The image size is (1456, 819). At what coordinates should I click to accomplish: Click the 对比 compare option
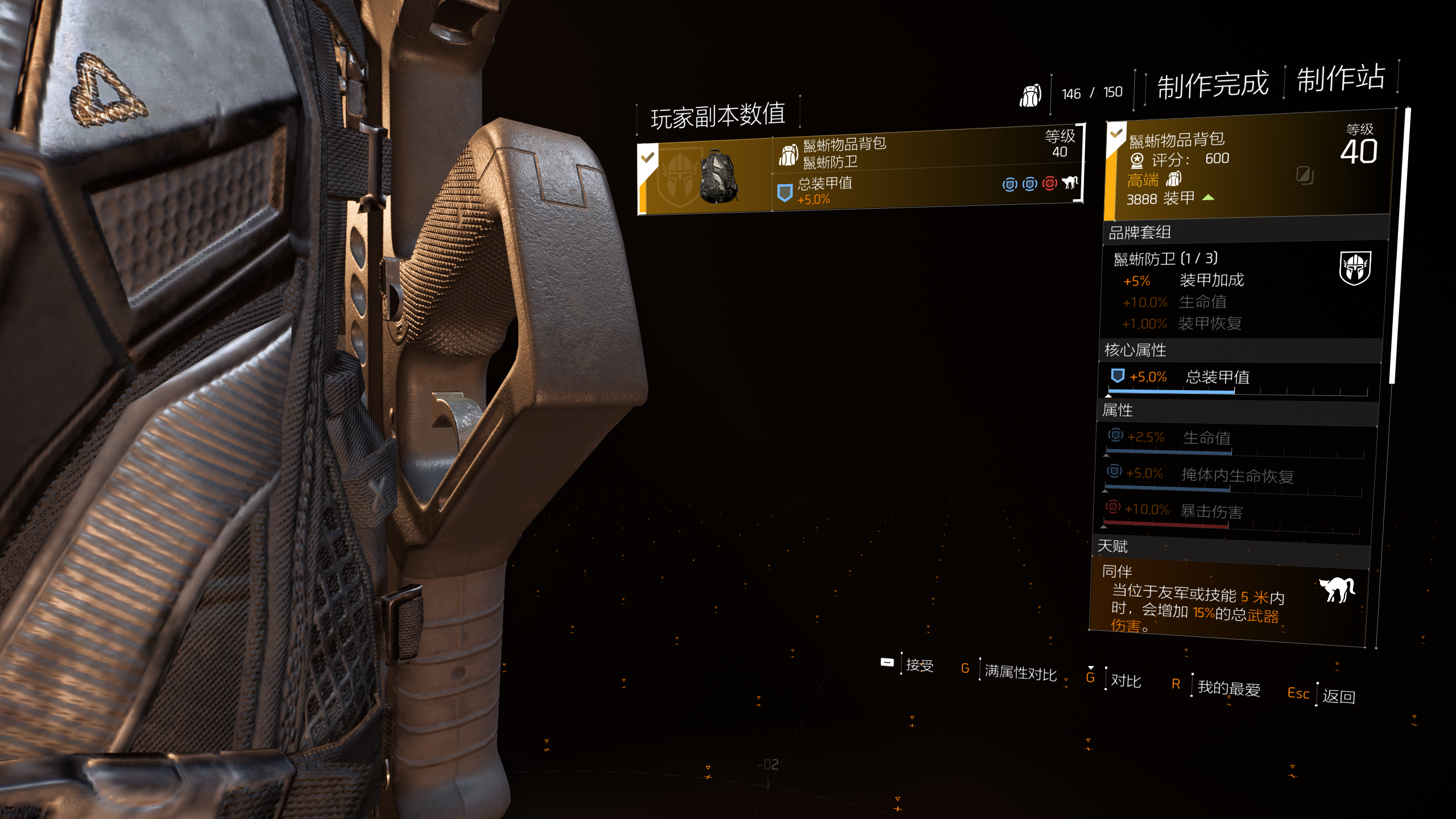point(1126,681)
